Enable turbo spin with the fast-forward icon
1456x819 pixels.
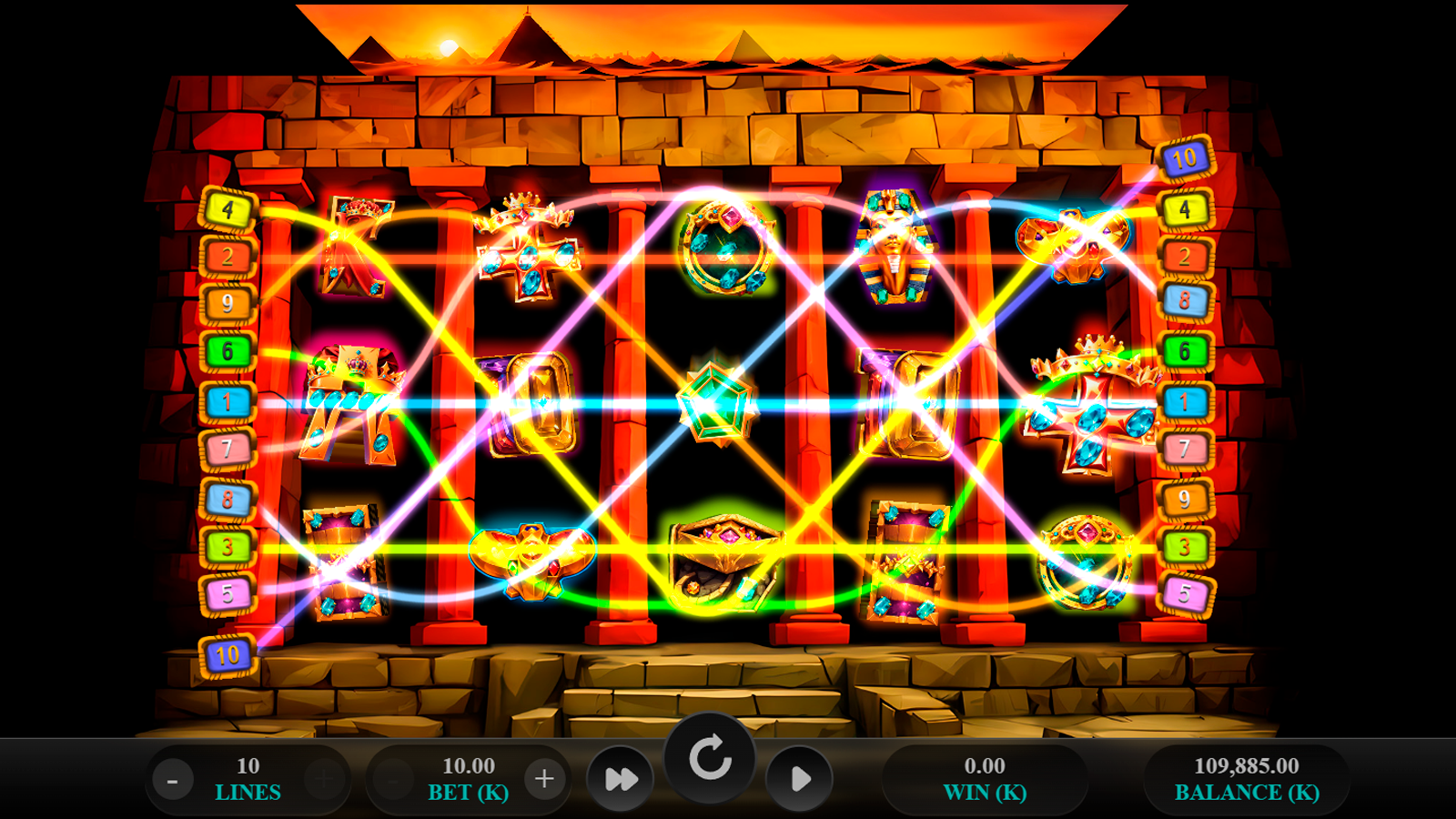coord(622,779)
